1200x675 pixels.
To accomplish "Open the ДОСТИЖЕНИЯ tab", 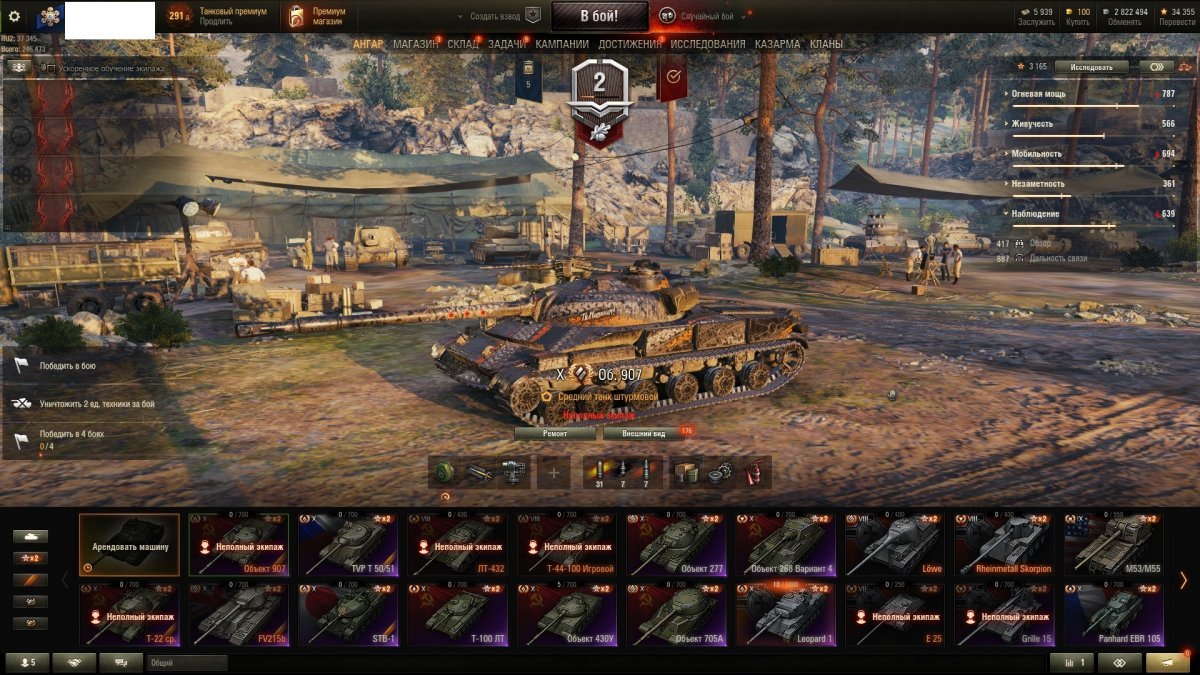I will pos(629,44).
